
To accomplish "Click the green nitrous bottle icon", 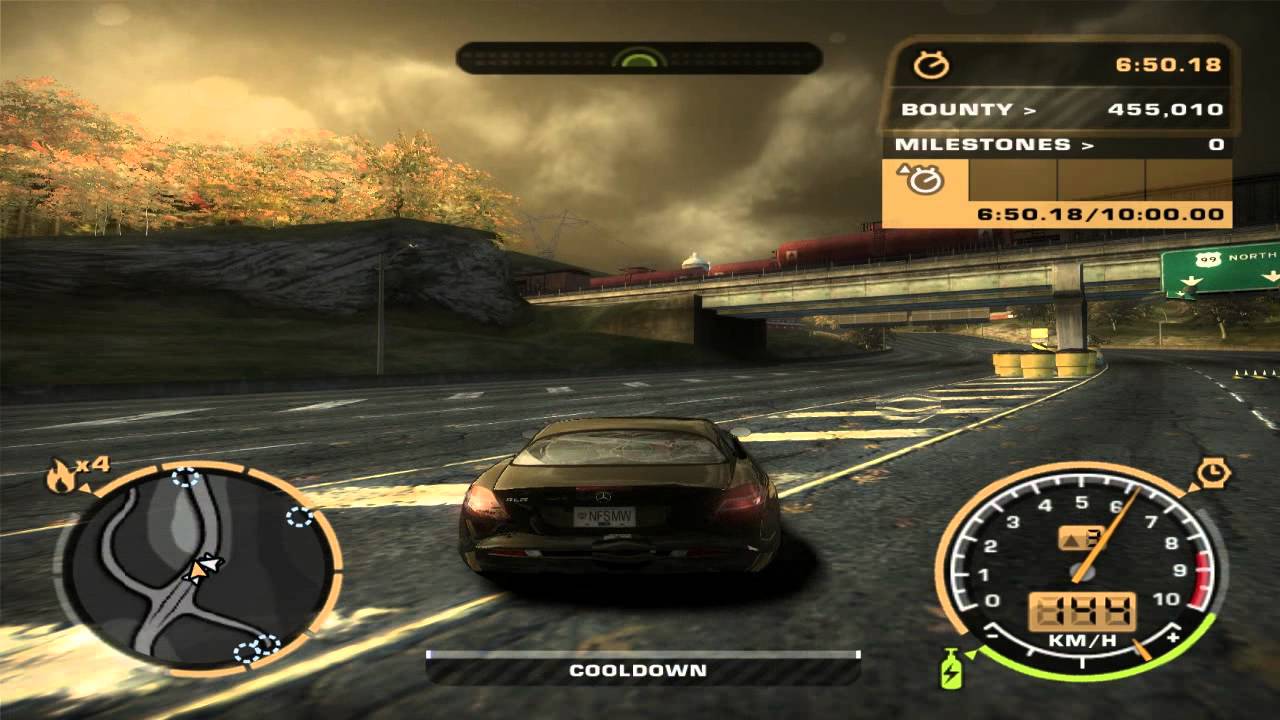I will (x=949, y=669).
